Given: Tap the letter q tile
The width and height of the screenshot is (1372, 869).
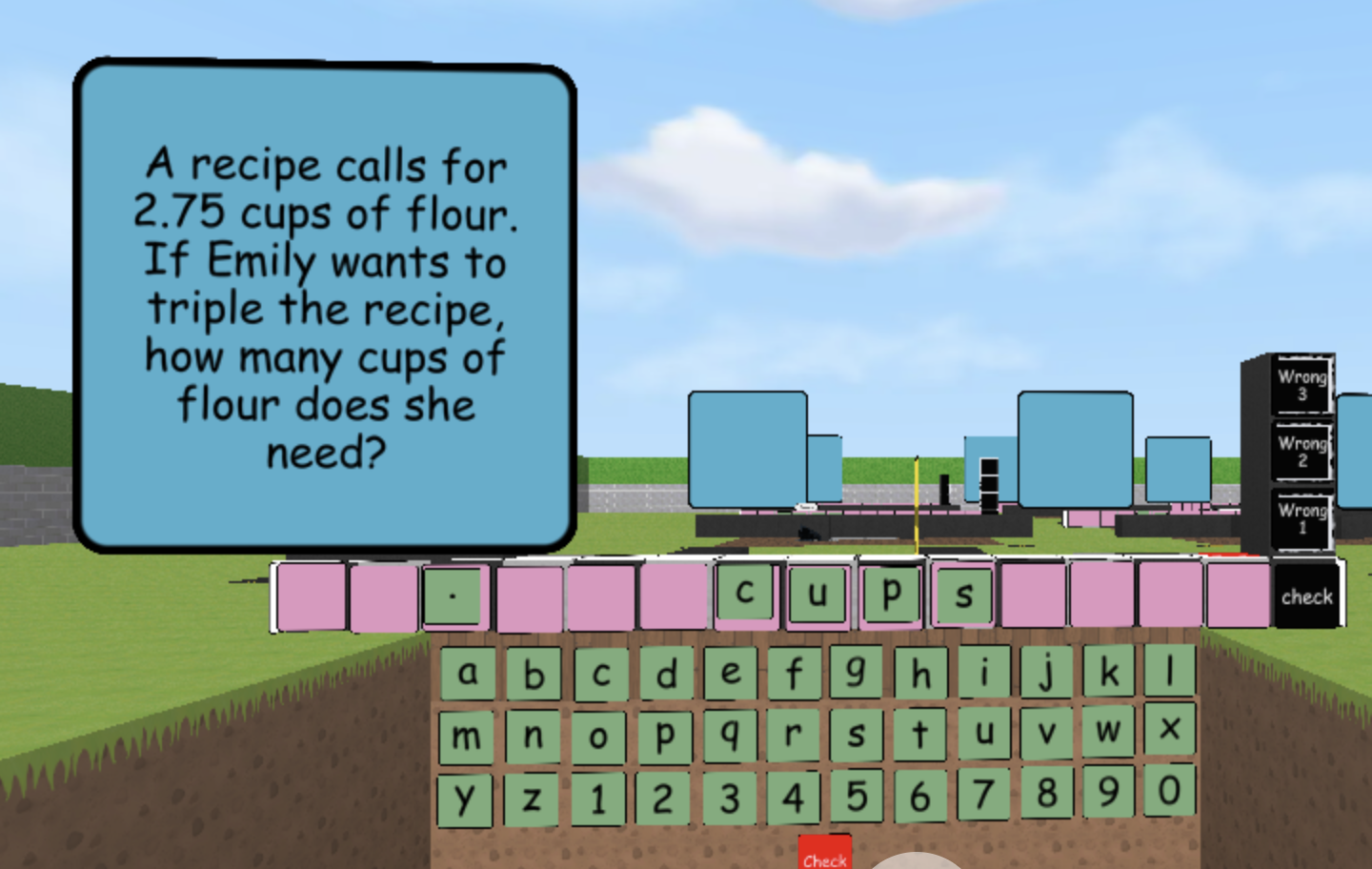Looking at the screenshot, I should pyautogui.click(x=729, y=734).
